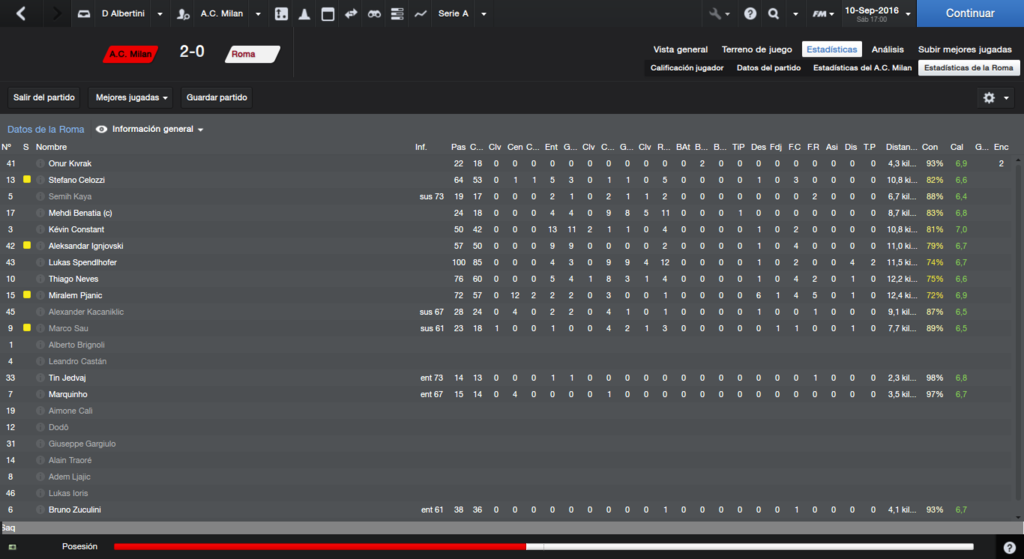Viewport: 1024px width, 559px height.
Task: Select player row Miralem Pjanic
Action: tap(75, 295)
